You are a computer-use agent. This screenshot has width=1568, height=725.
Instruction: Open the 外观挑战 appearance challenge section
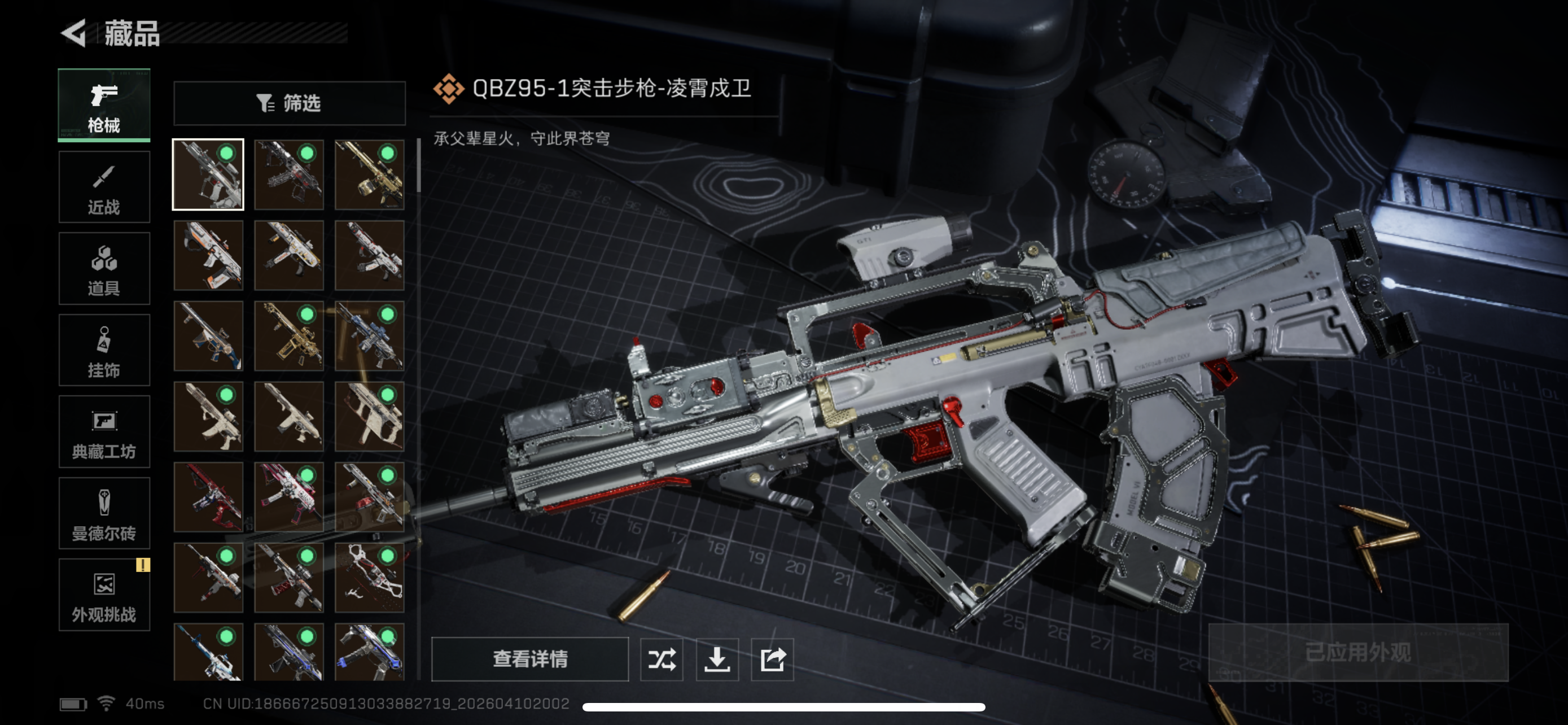tap(103, 595)
